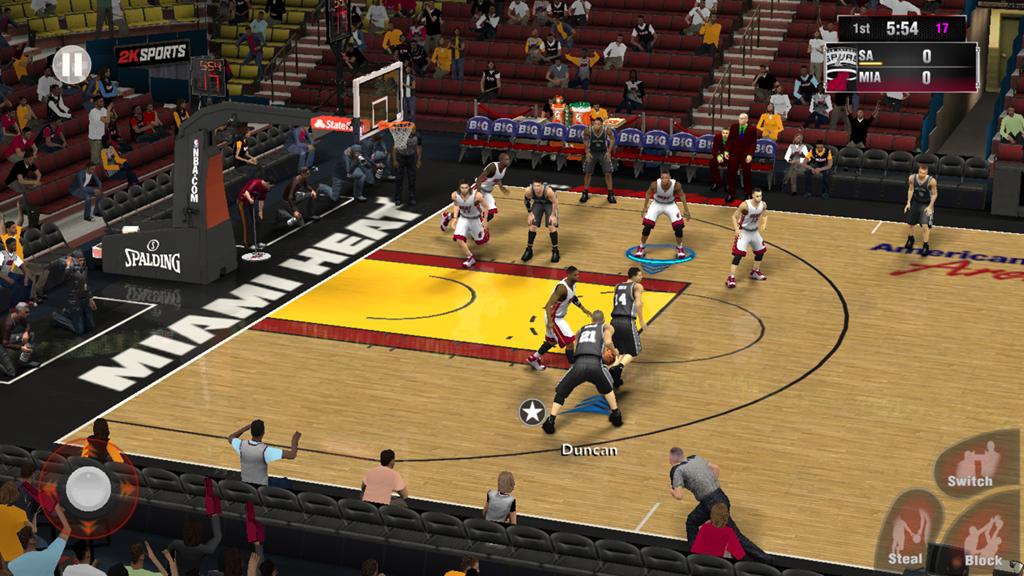Pause the game with the pause button
This screenshot has height=576, width=1024.
pyautogui.click(x=71, y=66)
